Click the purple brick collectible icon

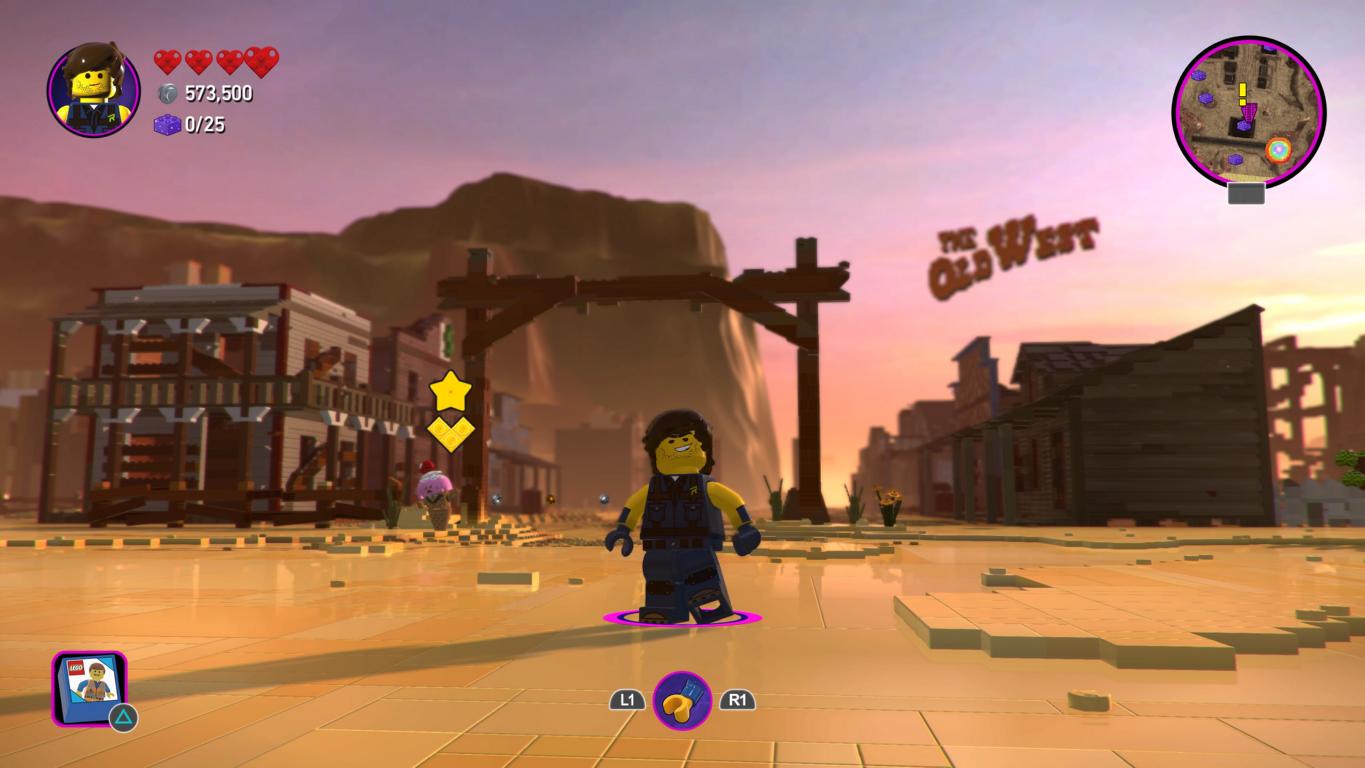pos(167,125)
